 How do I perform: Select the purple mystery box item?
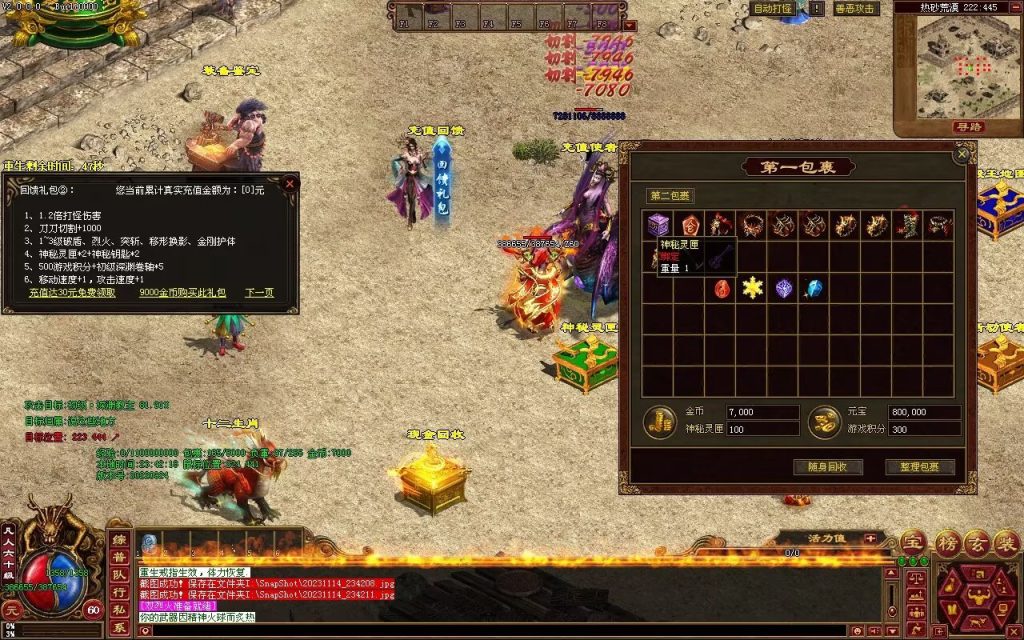(x=657, y=225)
